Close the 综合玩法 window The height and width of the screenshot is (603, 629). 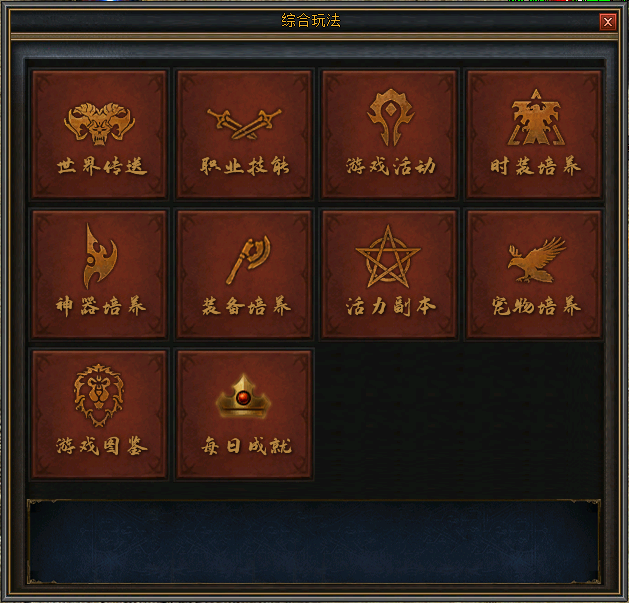click(x=607, y=21)
